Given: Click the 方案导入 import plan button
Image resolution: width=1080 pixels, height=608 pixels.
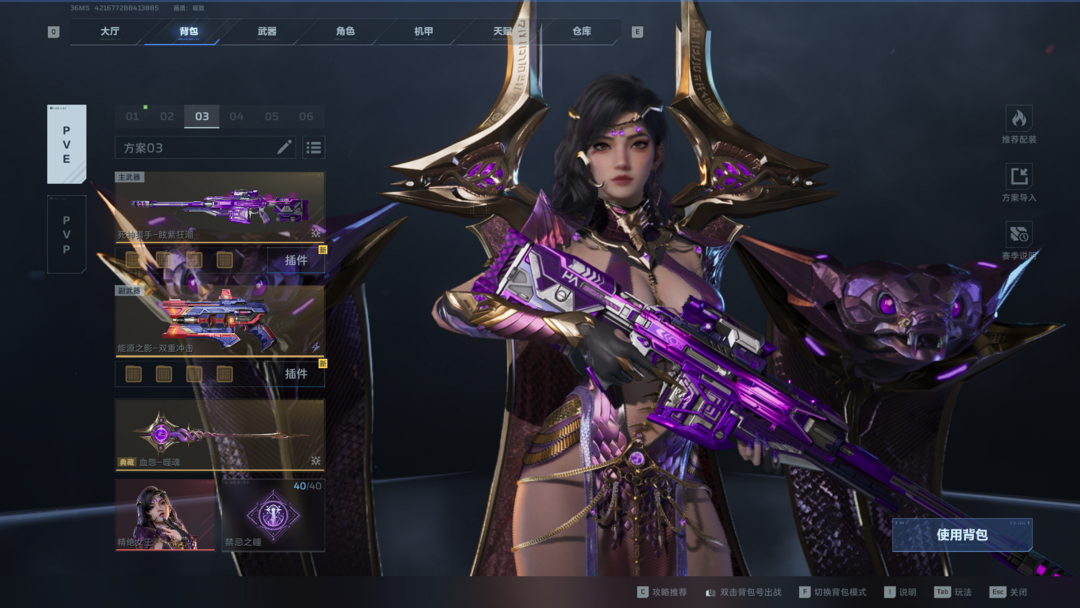Looking at the screenshot, I should [1019, 183].
